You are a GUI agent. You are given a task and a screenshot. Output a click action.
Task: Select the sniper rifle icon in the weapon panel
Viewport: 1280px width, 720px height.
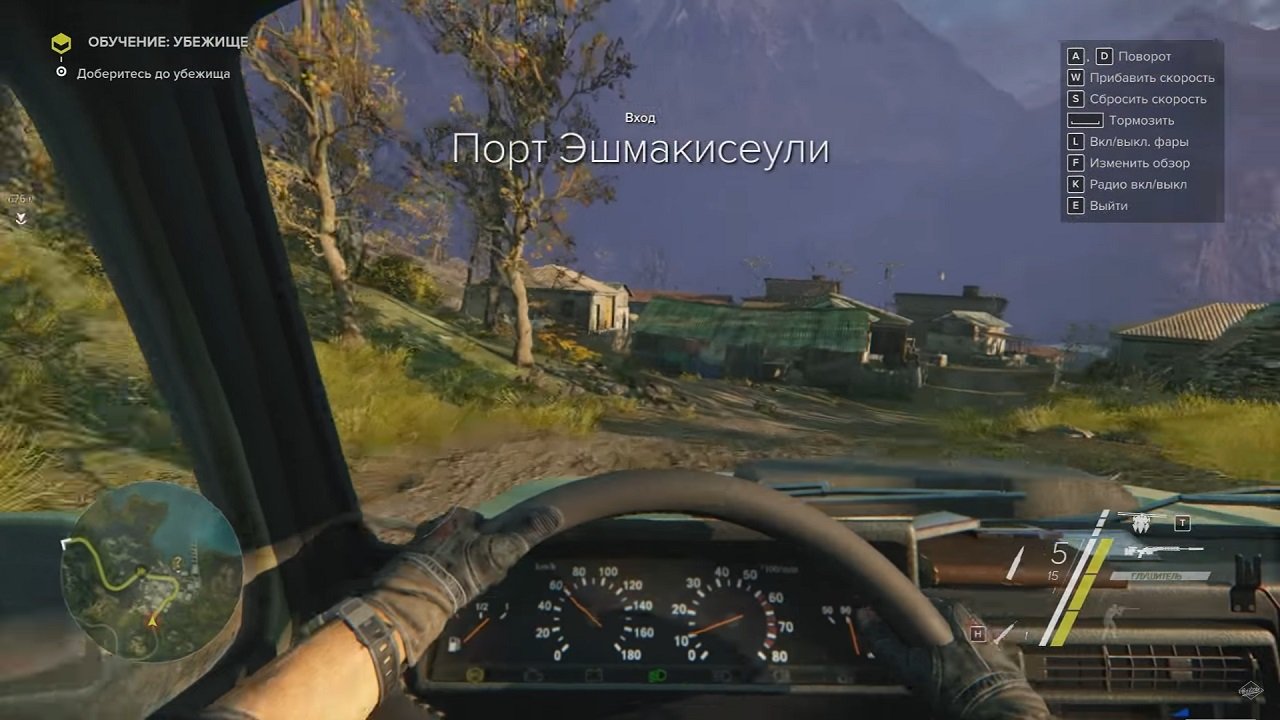pyautogui.click(x=1160, y=552)
